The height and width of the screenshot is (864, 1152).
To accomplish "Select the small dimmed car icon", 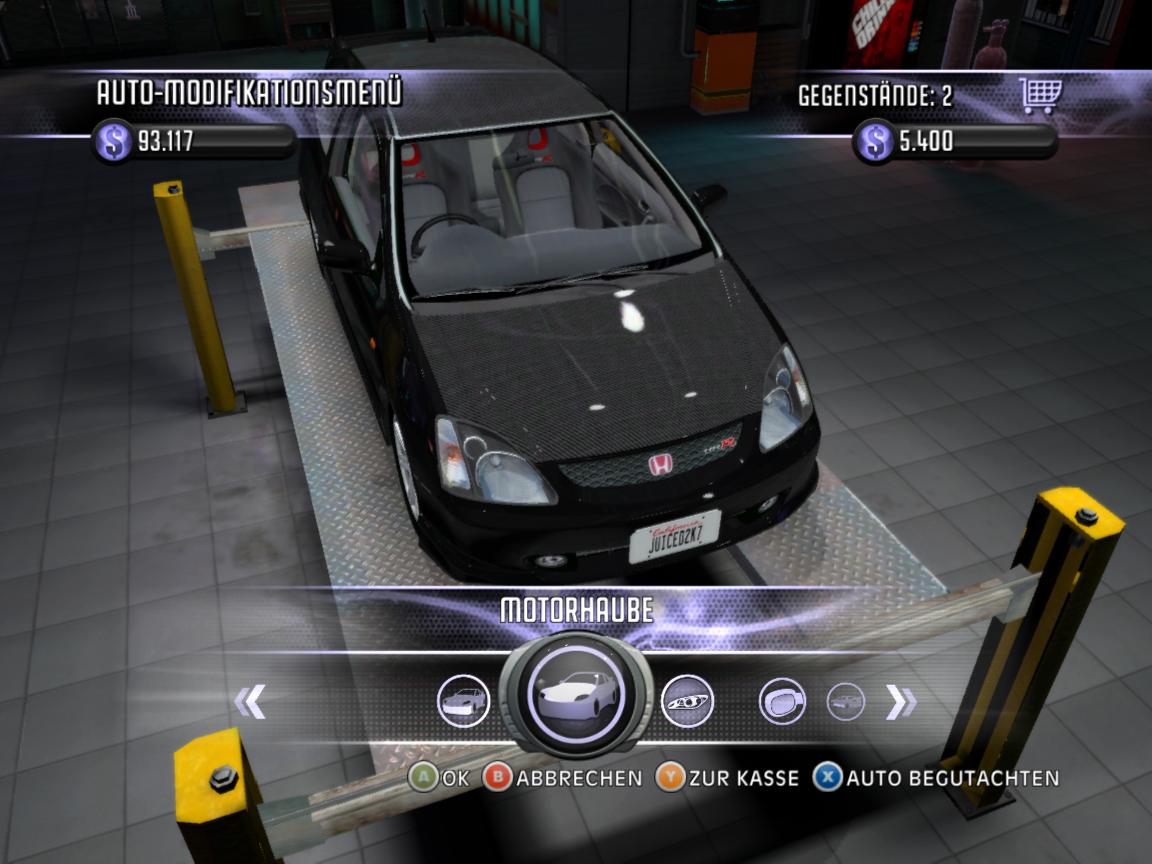I will point(846,701).
